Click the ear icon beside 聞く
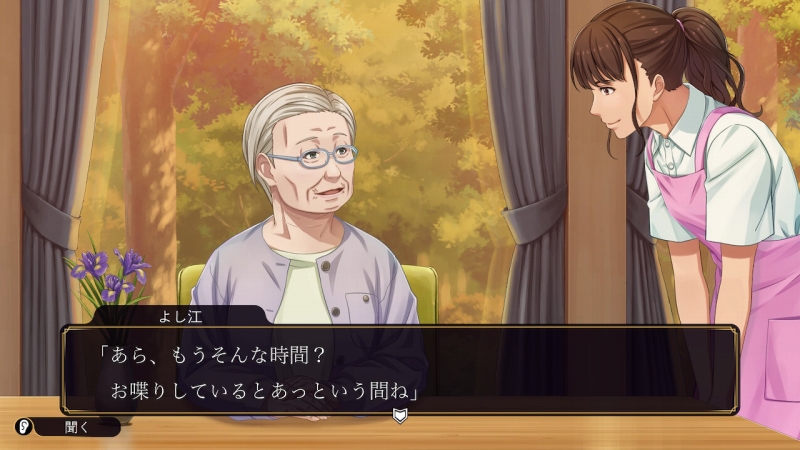Viewport: 800px width, 450px height. [23, 427]
